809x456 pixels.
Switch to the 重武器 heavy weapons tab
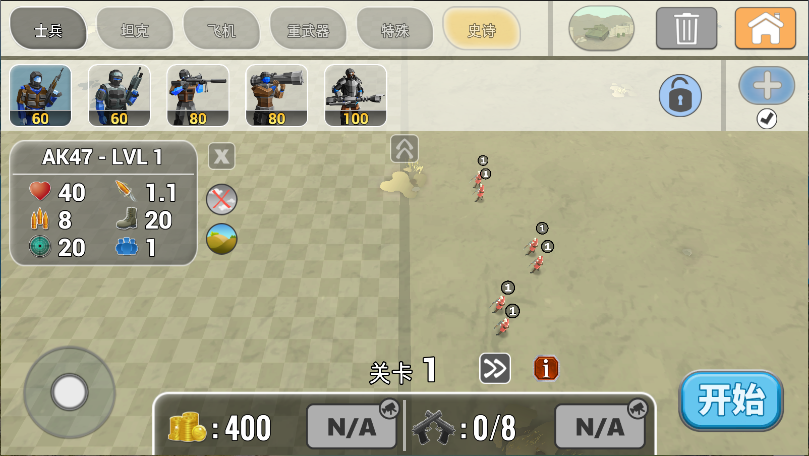[308, 29]
